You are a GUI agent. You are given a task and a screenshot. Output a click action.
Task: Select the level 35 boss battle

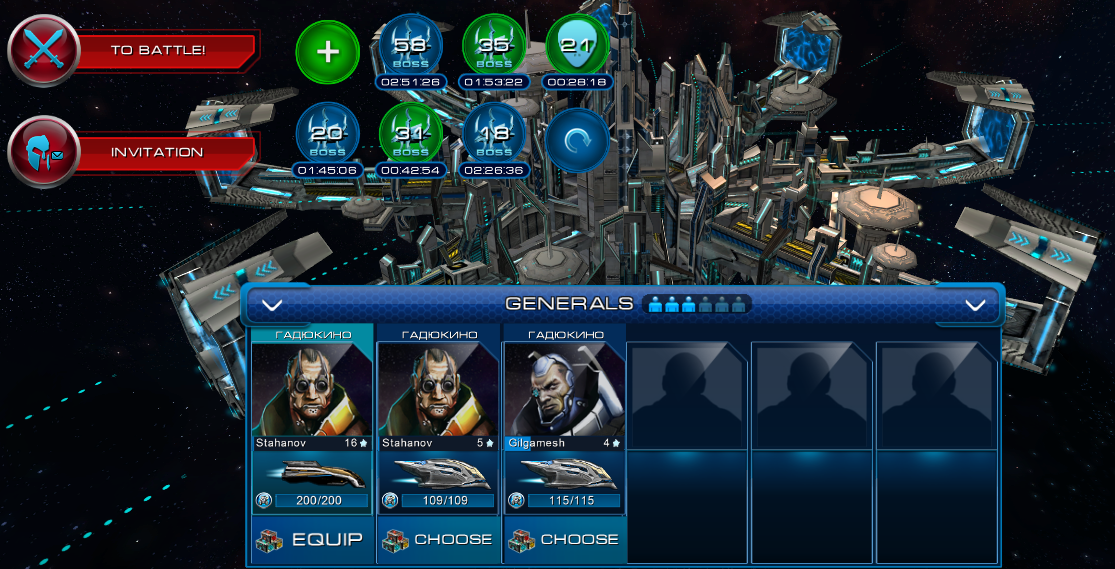coord(494,48)
